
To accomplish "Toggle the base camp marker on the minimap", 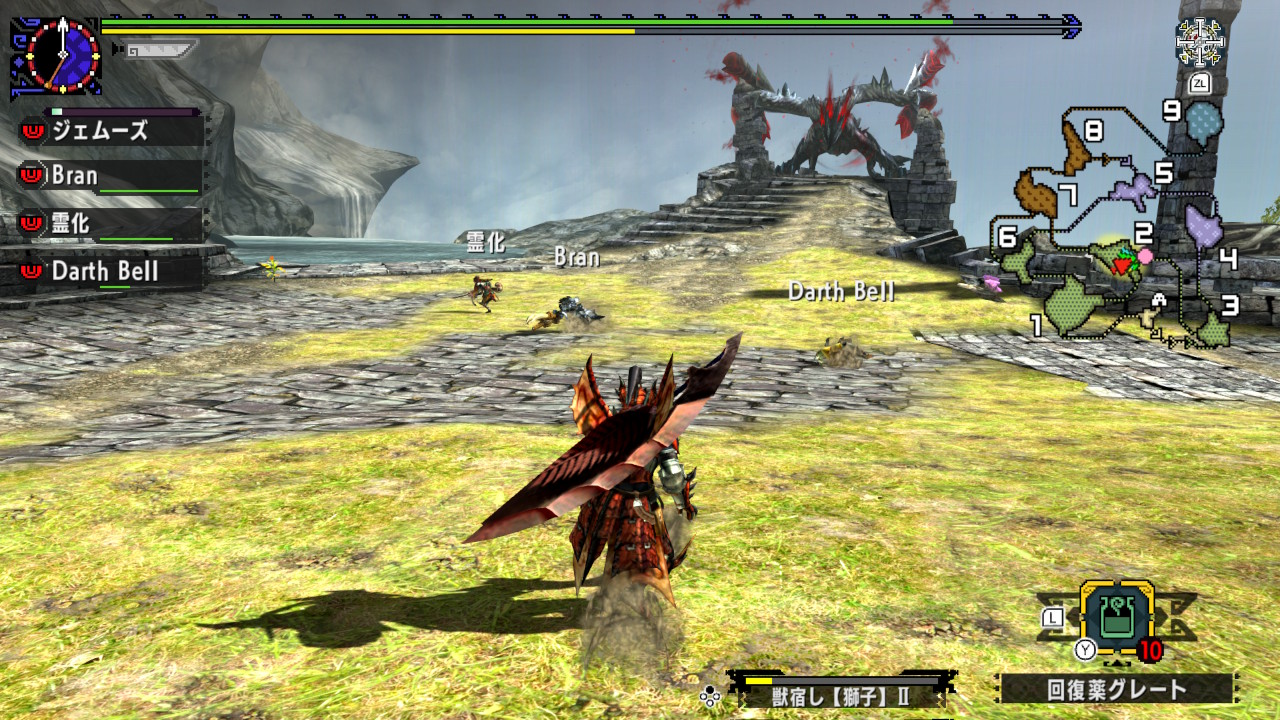I will point(1157,299).
